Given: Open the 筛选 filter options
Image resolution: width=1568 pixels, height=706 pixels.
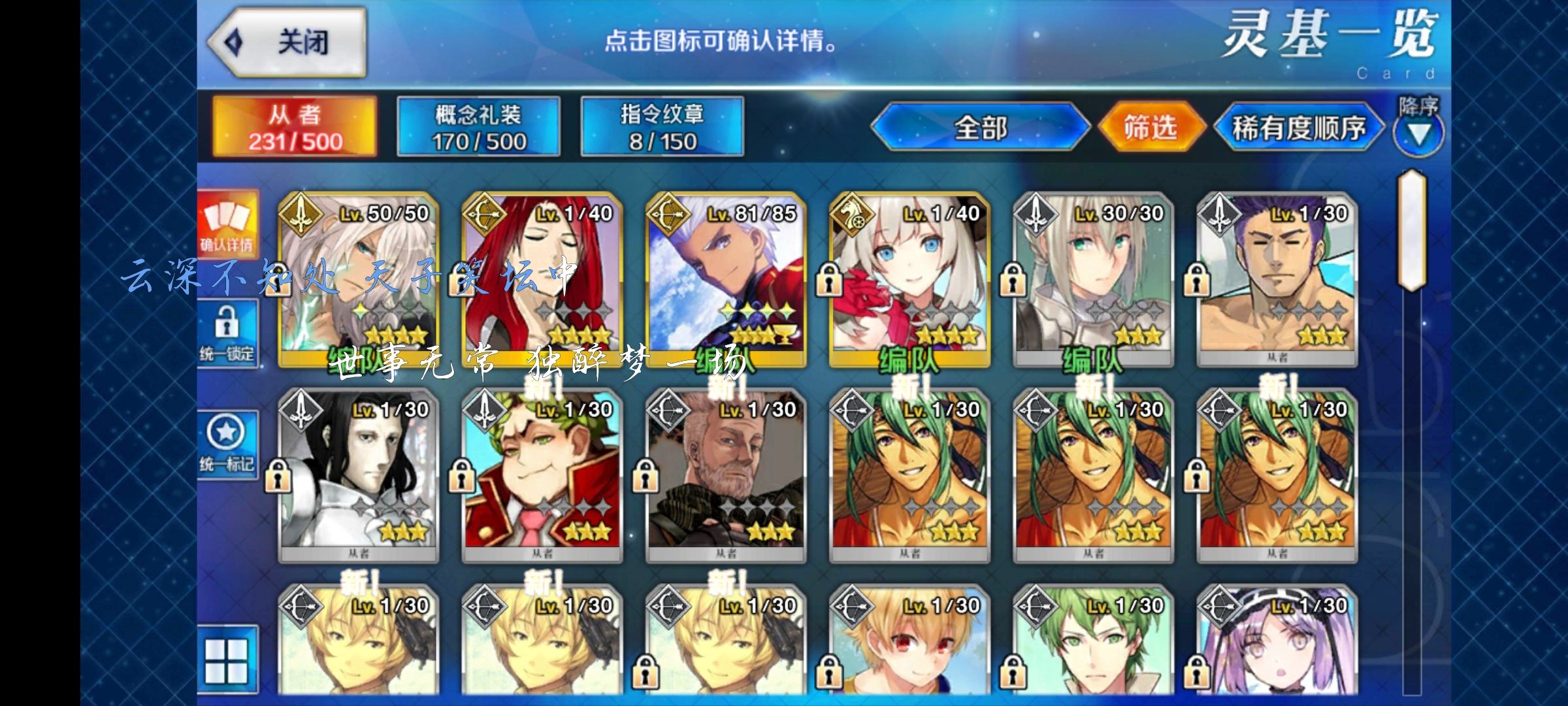Looking at the screenshot, I should click(x=1151, y=127).
